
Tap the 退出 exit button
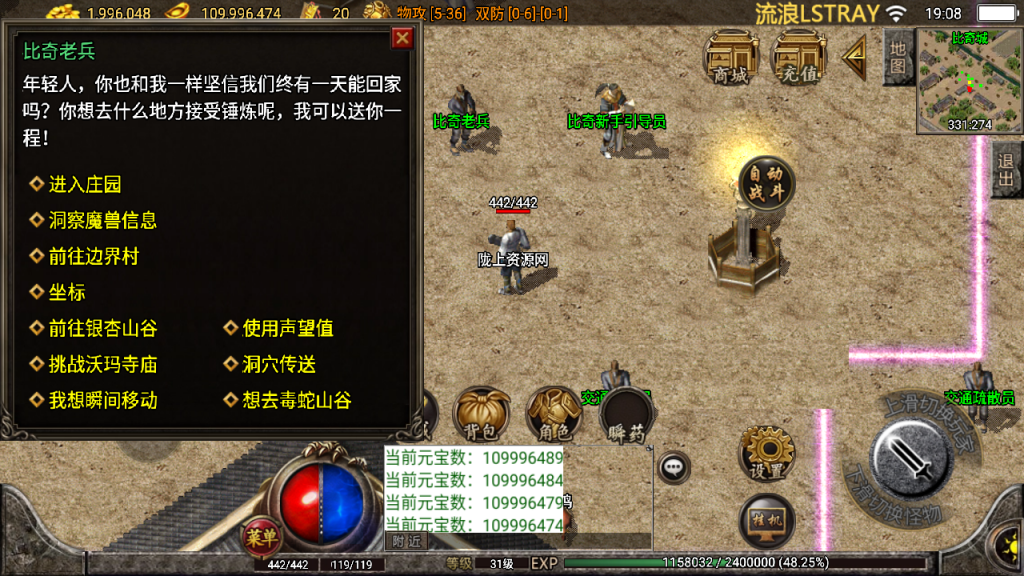click(x=1006, y=170)
